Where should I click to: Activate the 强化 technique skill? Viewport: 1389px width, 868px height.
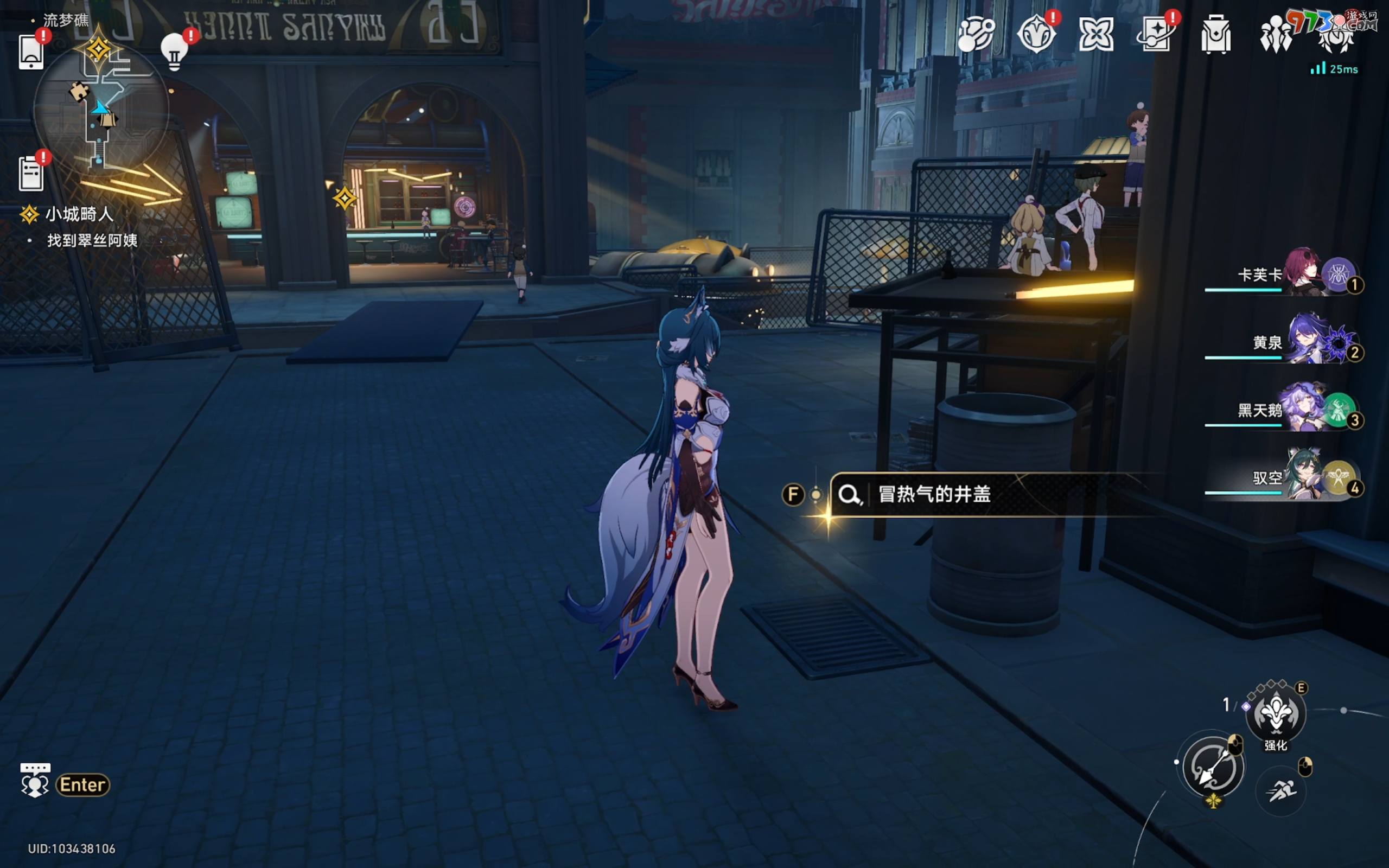pos(1276,714)
